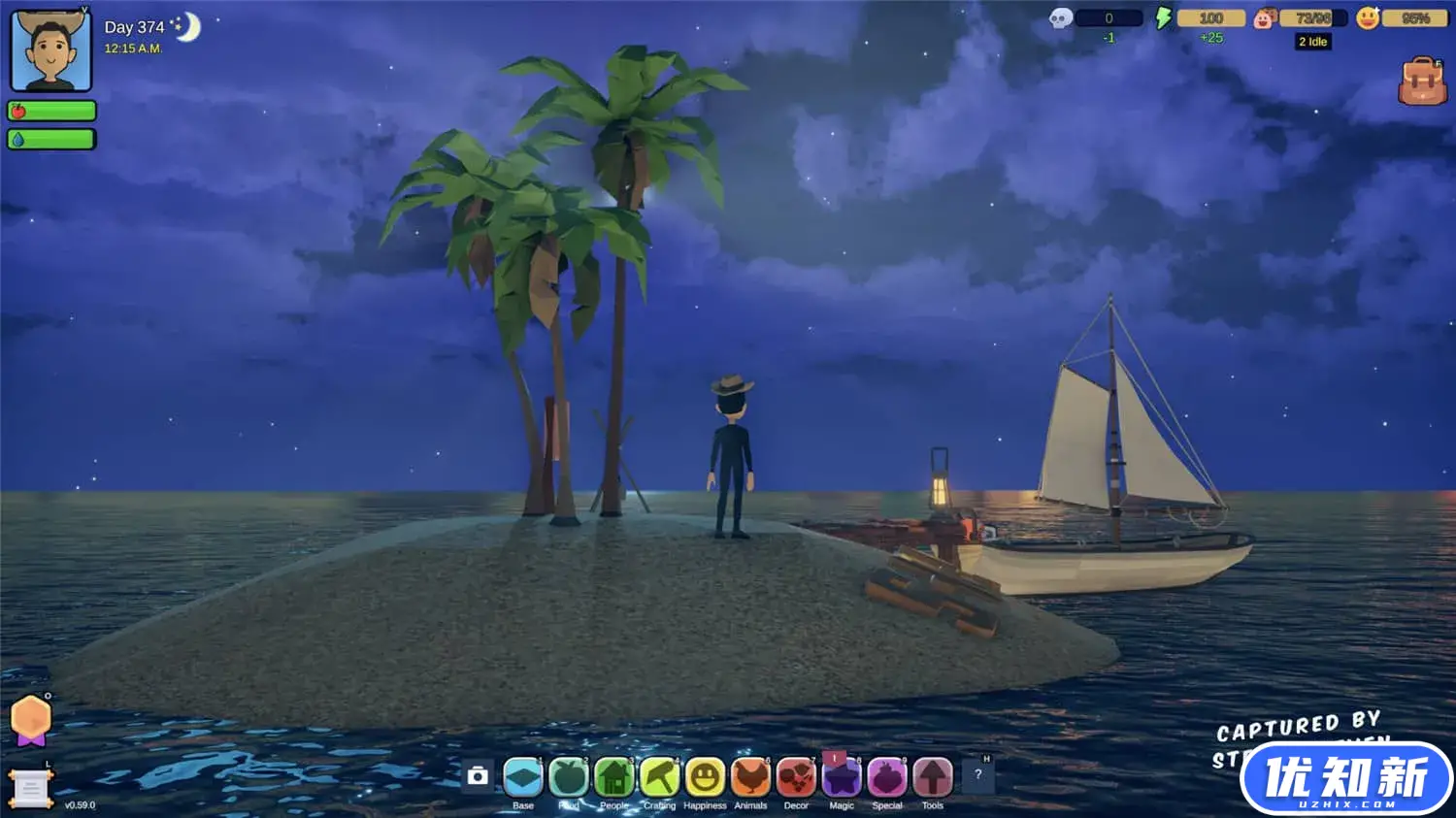Screen dimensions: 1456x818
Task: Open the Tools arrow category
Action: (933, 777)
